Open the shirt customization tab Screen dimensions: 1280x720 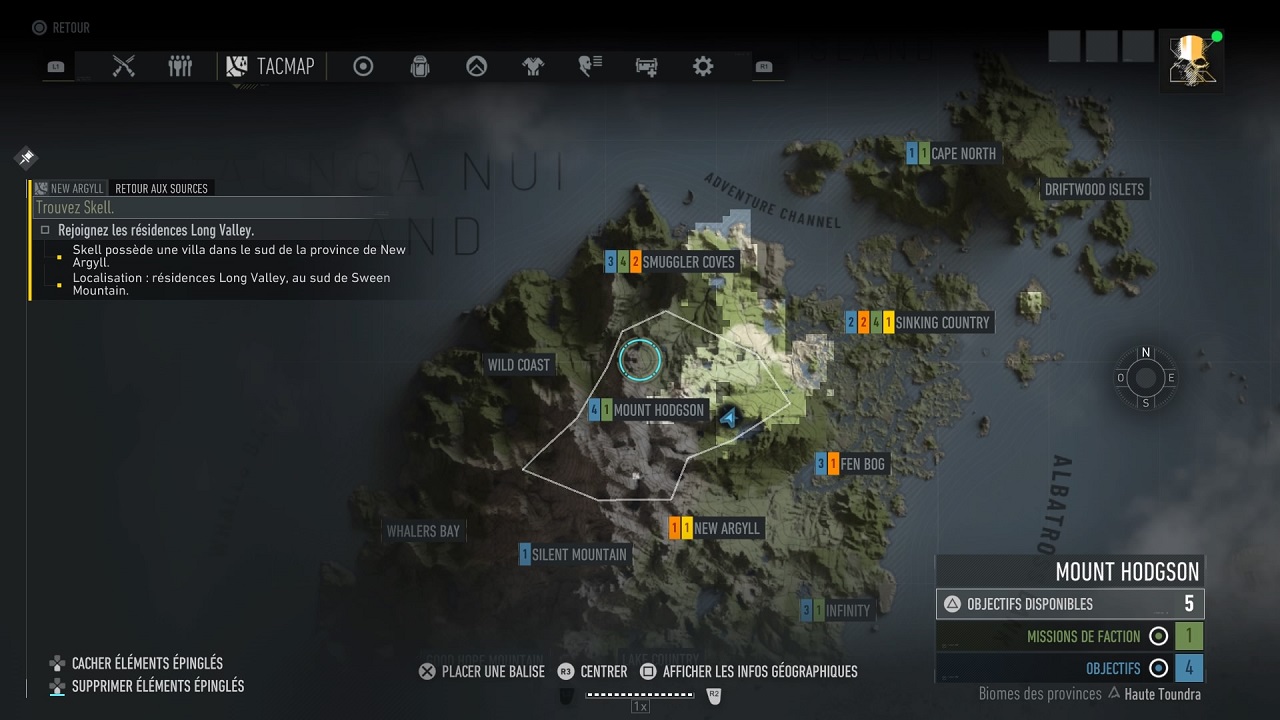click(533, 66)
